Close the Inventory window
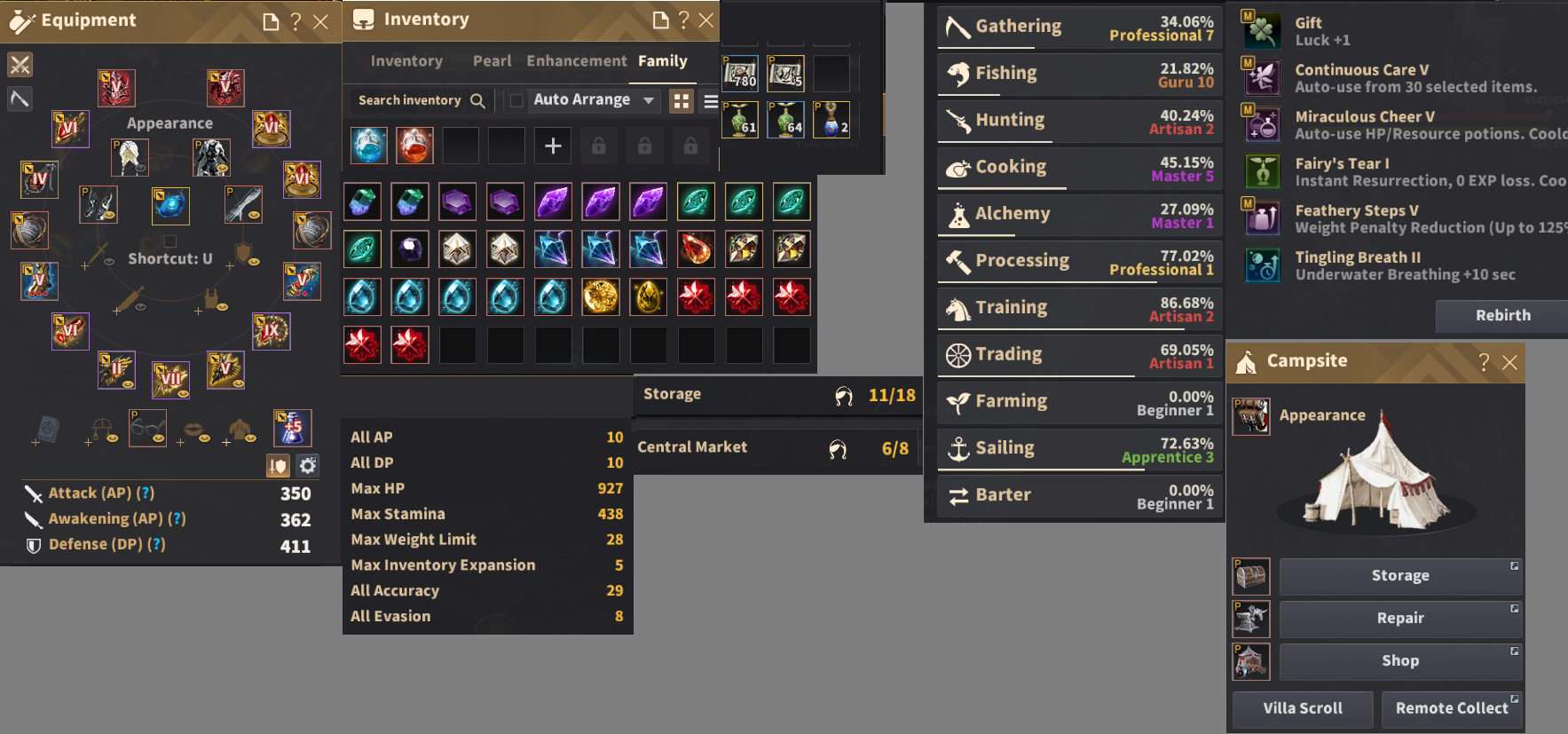 pyautogui.click(x=706, y=20)
